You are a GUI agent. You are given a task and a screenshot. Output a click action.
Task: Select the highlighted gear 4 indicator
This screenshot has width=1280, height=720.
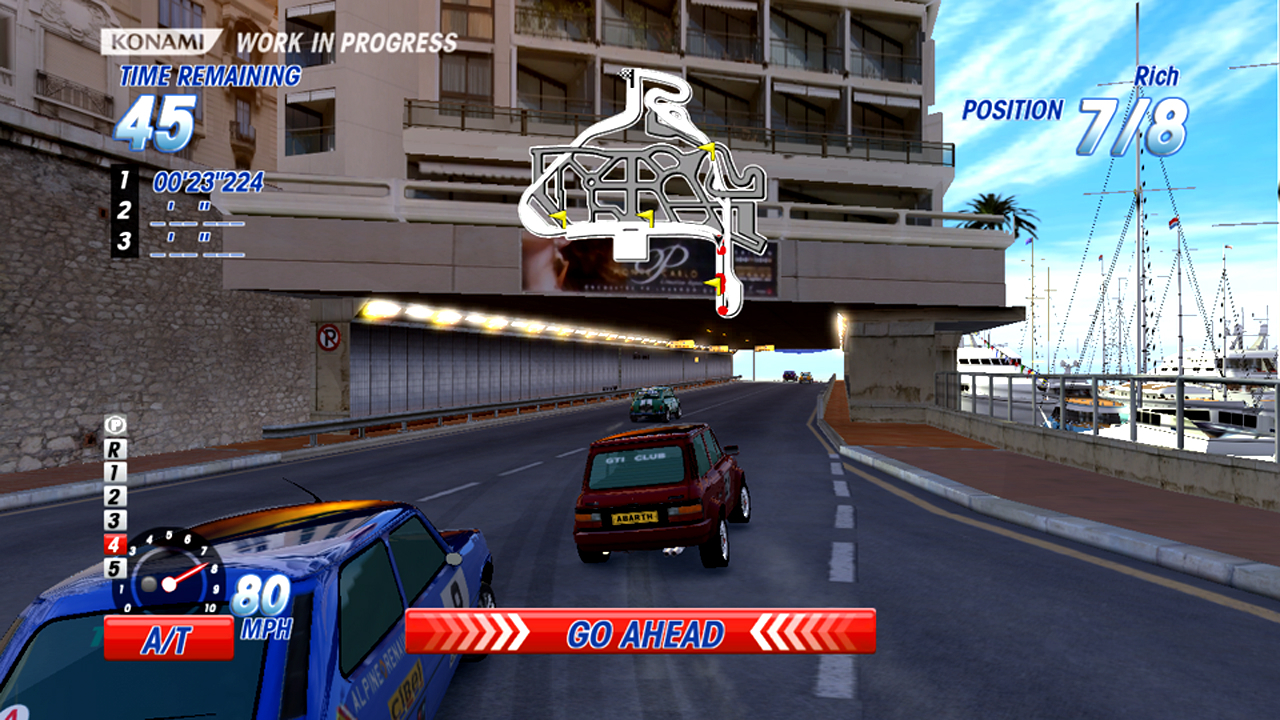coord(116,545)
